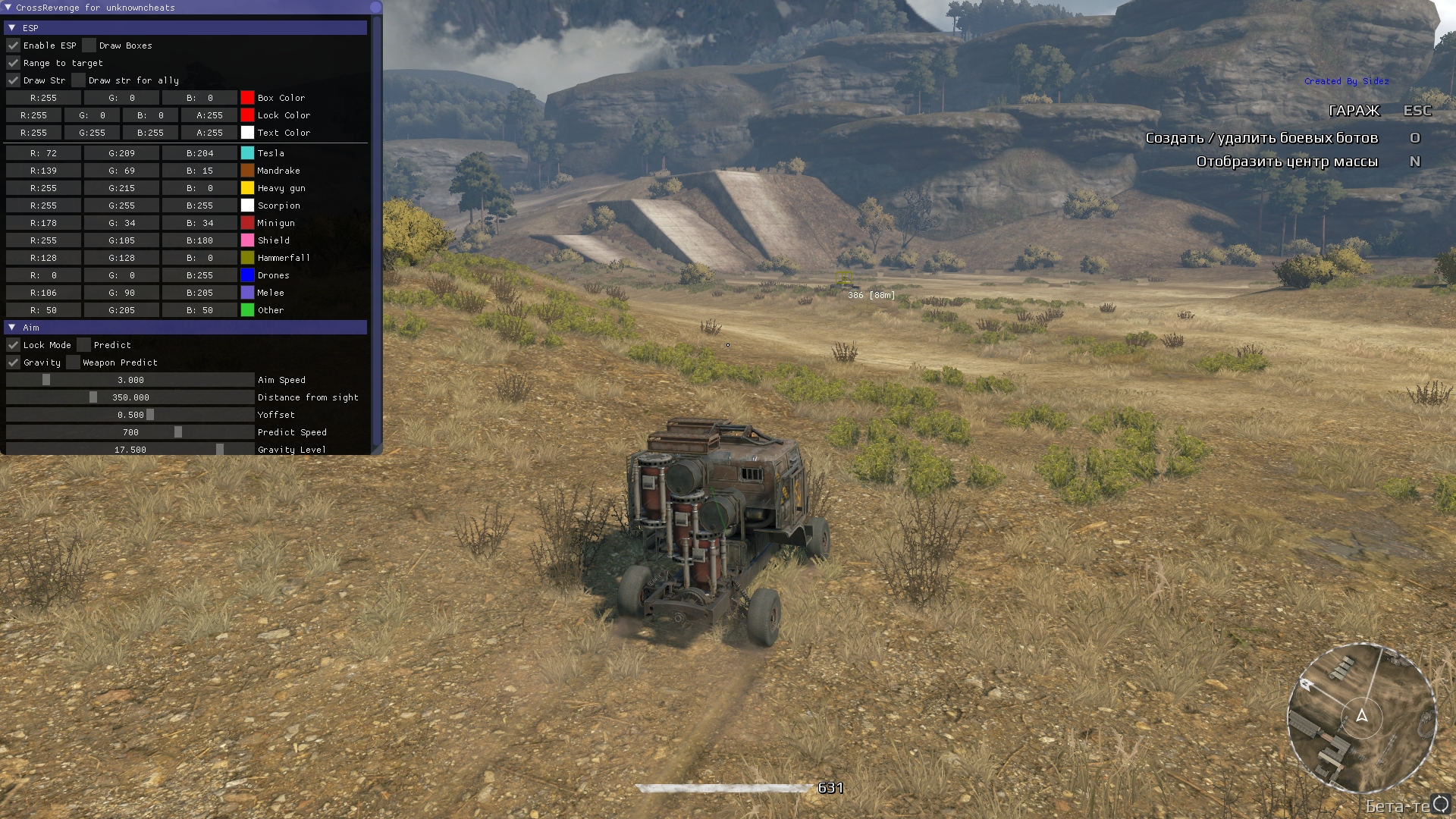Open the Box Color swatch
The width and height of the screenshot is (1456, 819).
tap(247, 98)
